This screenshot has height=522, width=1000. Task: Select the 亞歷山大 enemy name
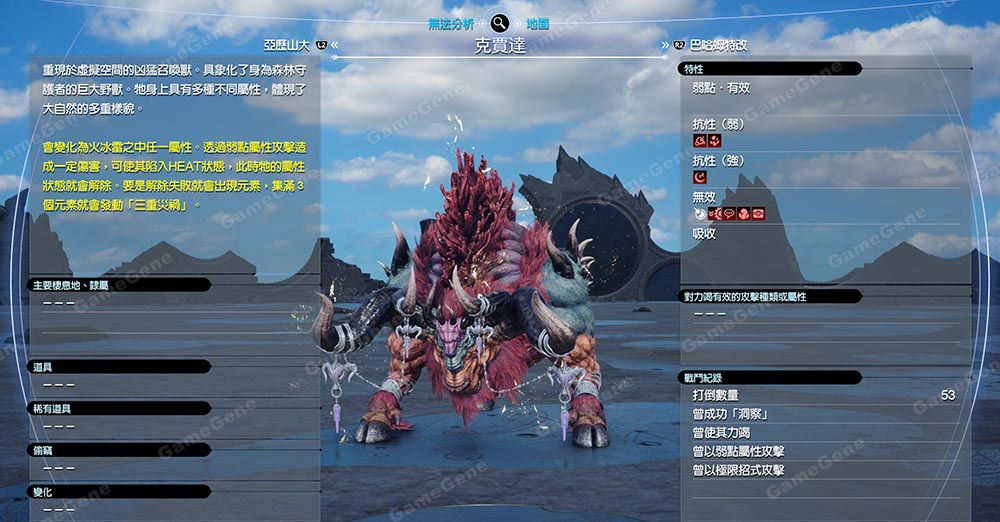click(288, 45)
